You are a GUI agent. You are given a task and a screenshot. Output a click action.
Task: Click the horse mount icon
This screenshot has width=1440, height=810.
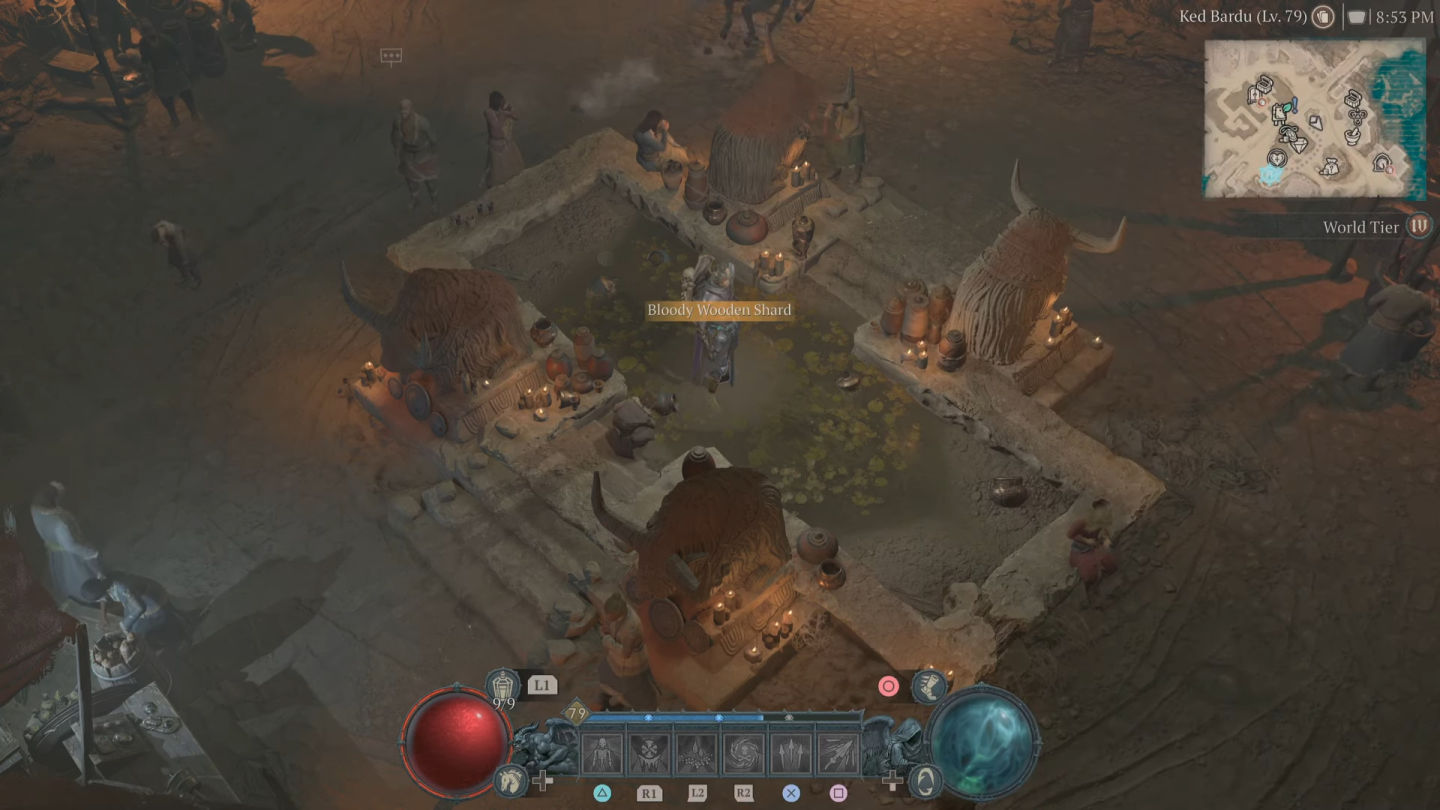pos(510,781)
